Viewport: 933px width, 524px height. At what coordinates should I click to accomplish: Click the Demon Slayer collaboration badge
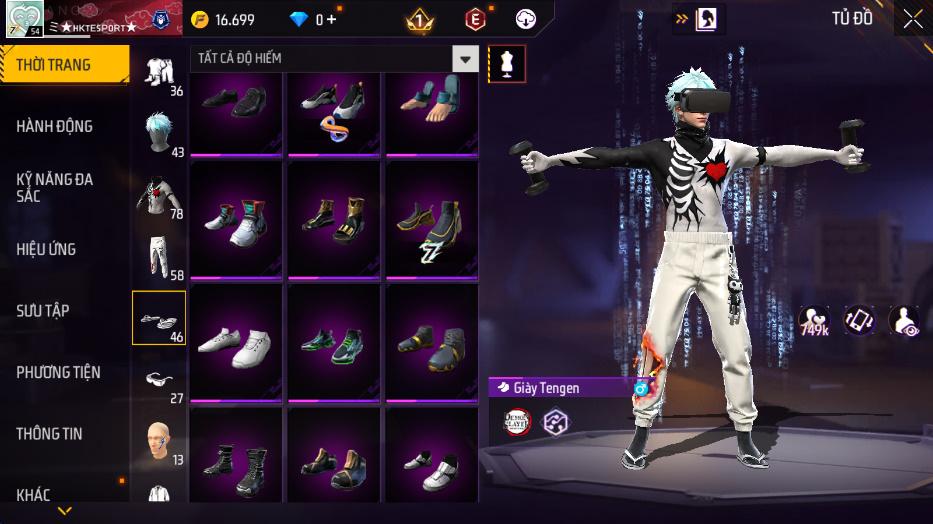tap(517, 422)
